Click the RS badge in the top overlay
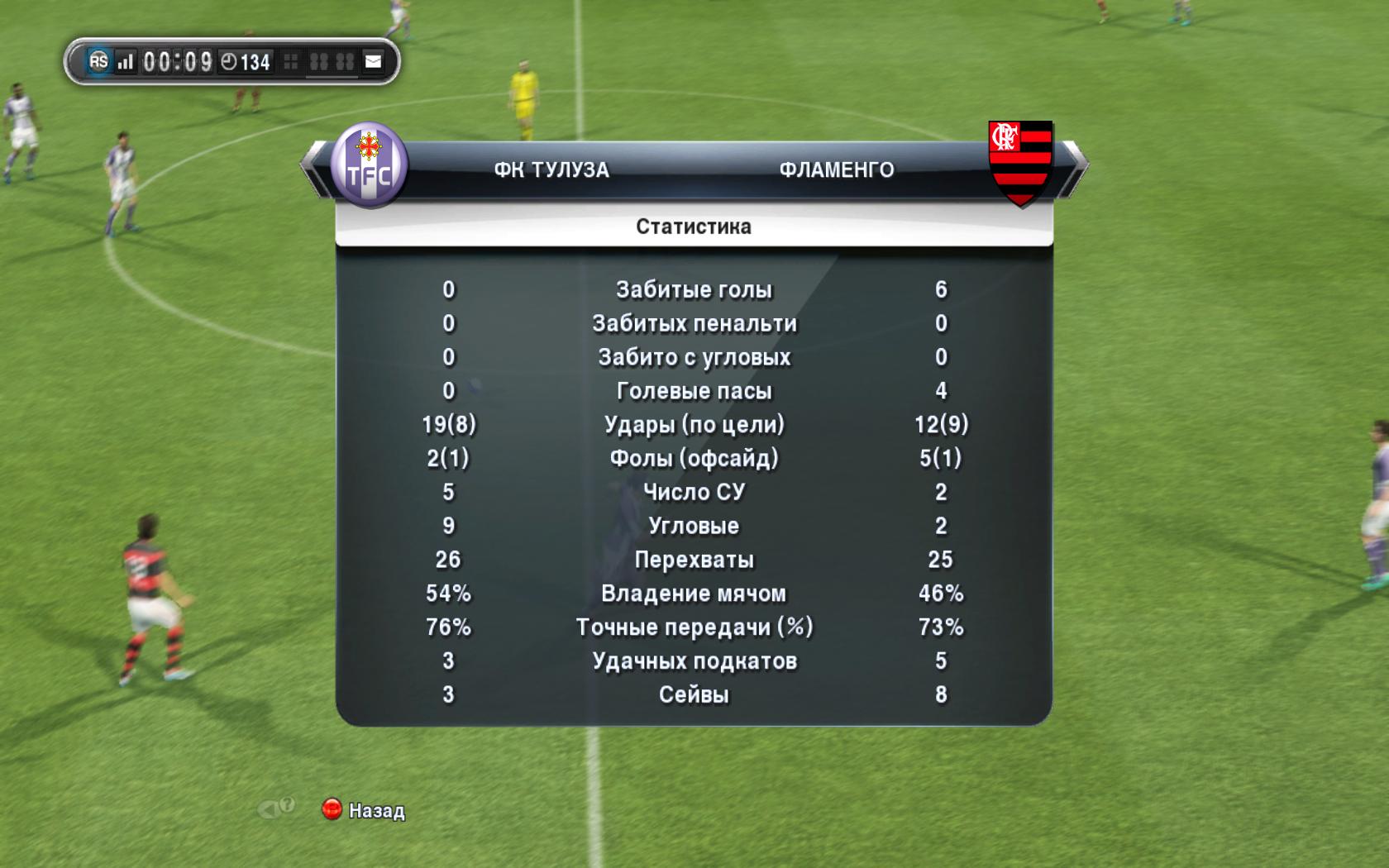 pos(98,61)
